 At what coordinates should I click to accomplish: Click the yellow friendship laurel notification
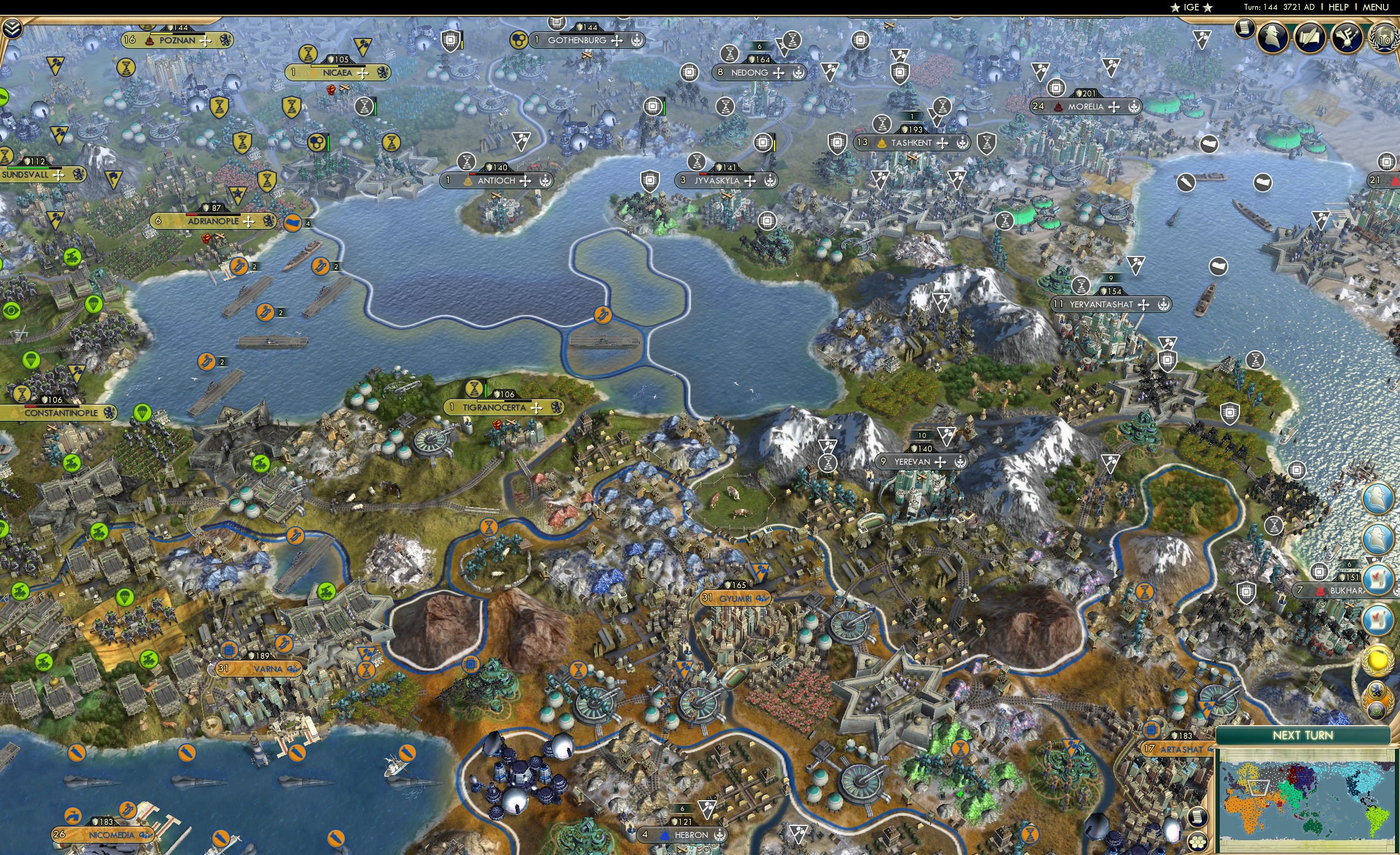(x=1378, y=659)
